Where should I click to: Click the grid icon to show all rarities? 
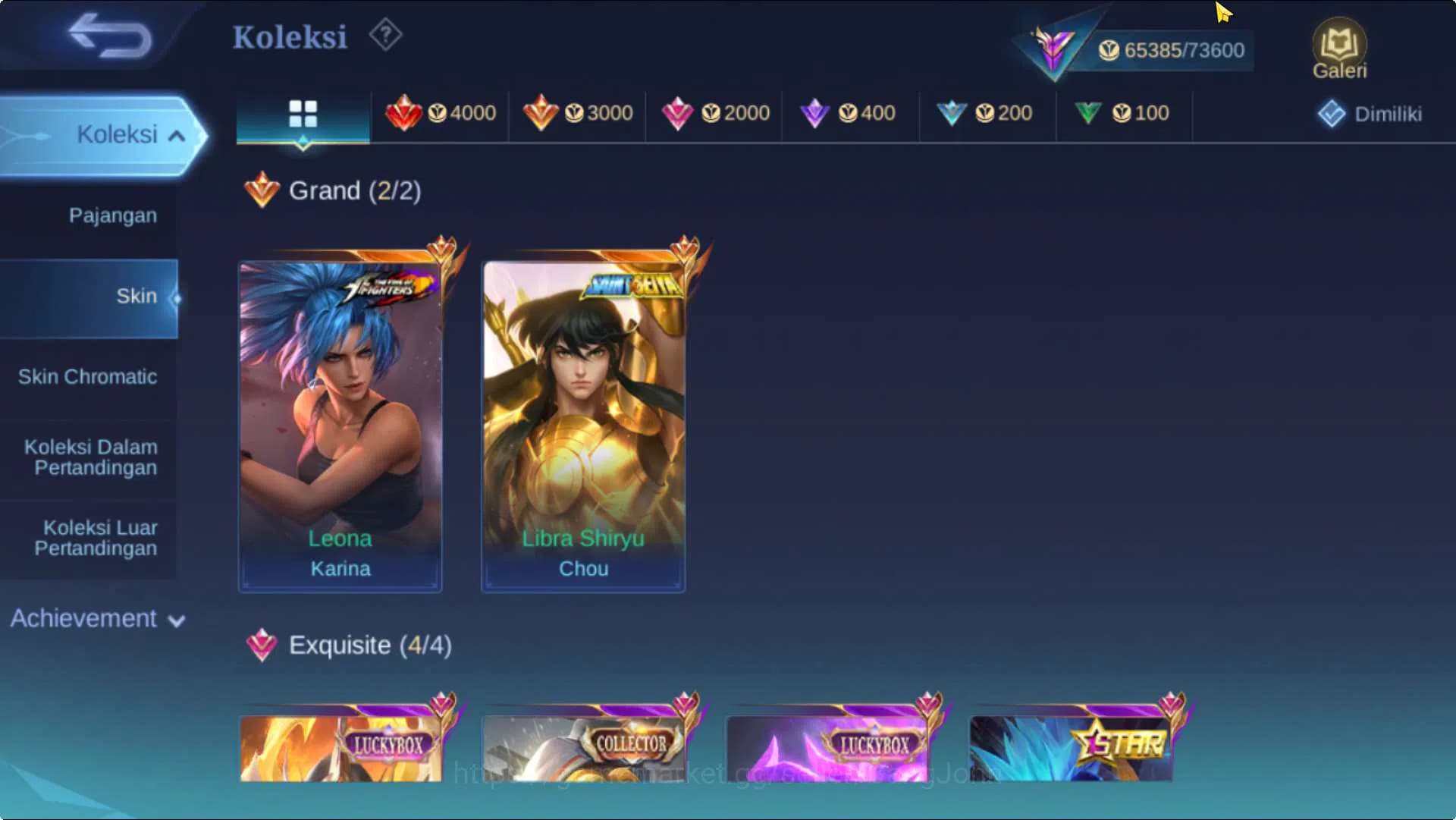click(303, 114)
